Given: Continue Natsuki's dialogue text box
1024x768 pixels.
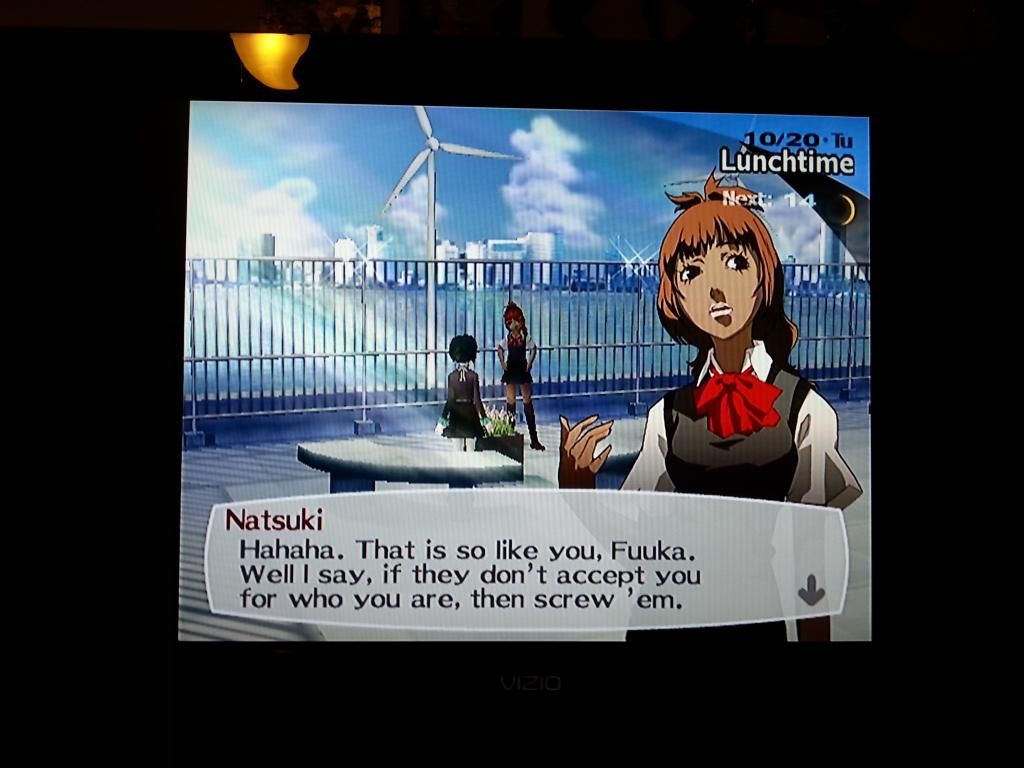Looking at the screenshot, I should (500, 565).
